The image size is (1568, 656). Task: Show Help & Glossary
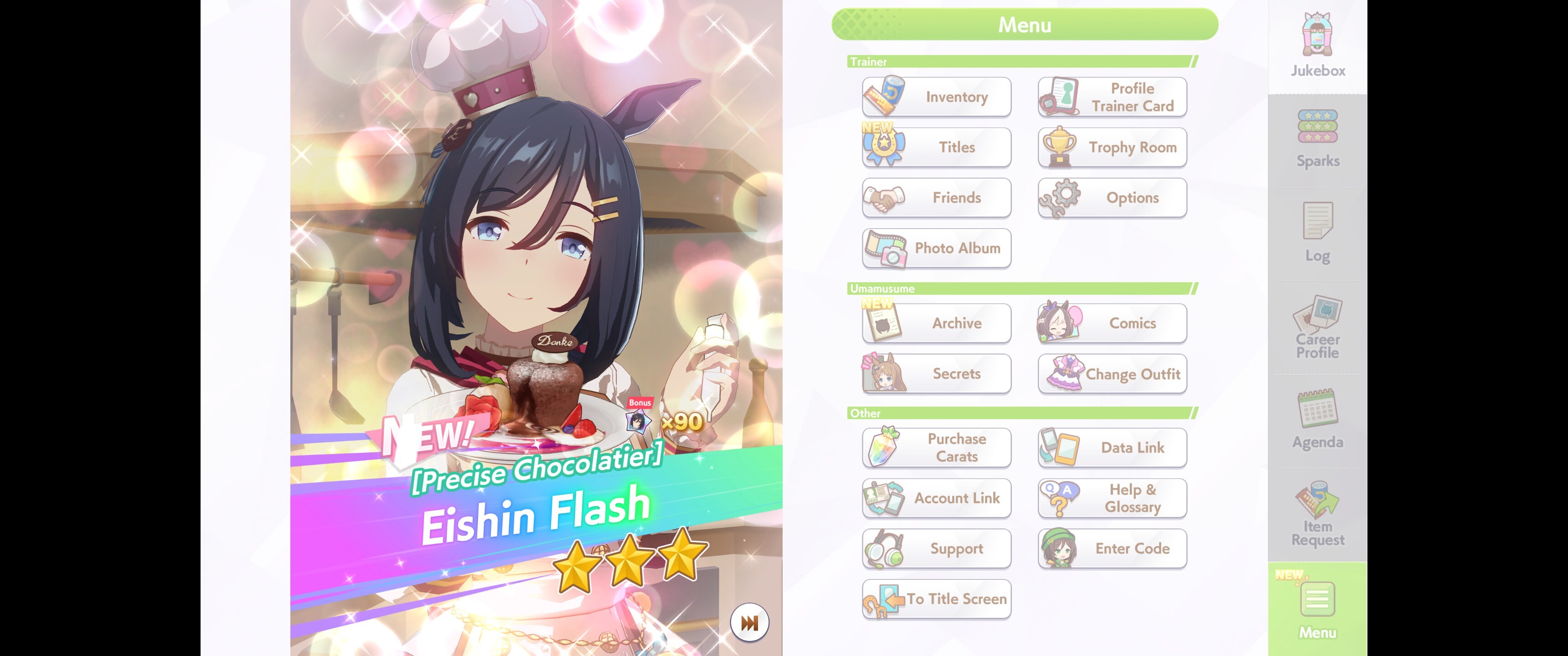click(x=1112, y=498)
